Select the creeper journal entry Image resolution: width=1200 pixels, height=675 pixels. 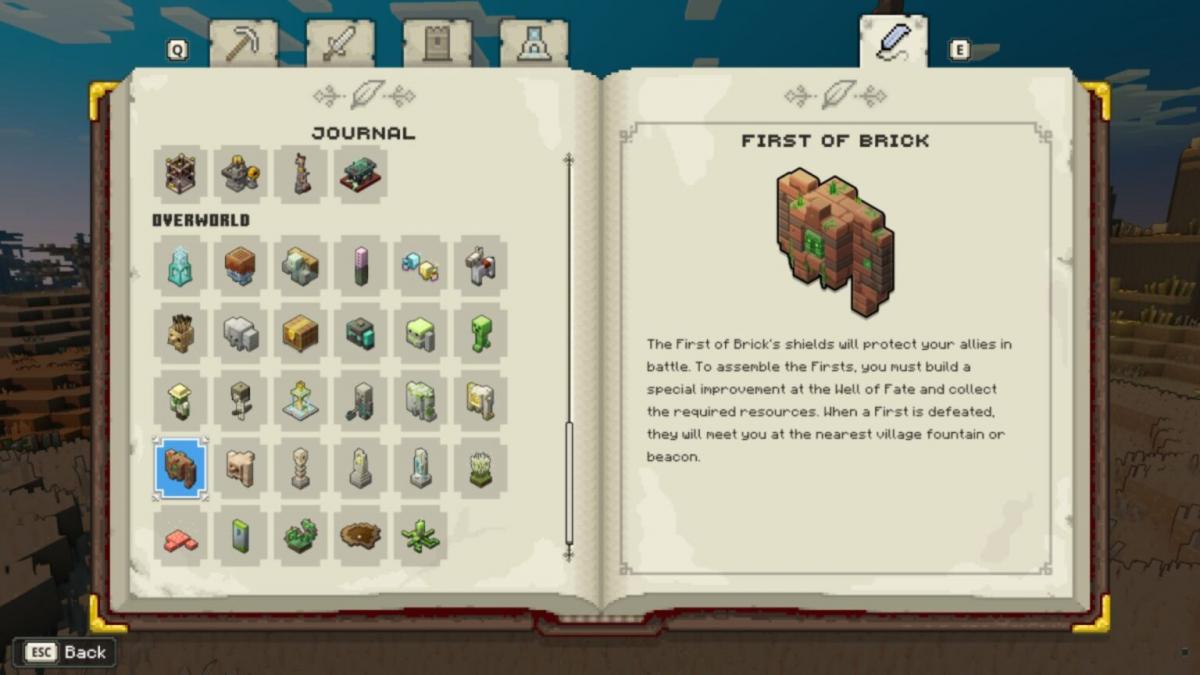(481, 334)
